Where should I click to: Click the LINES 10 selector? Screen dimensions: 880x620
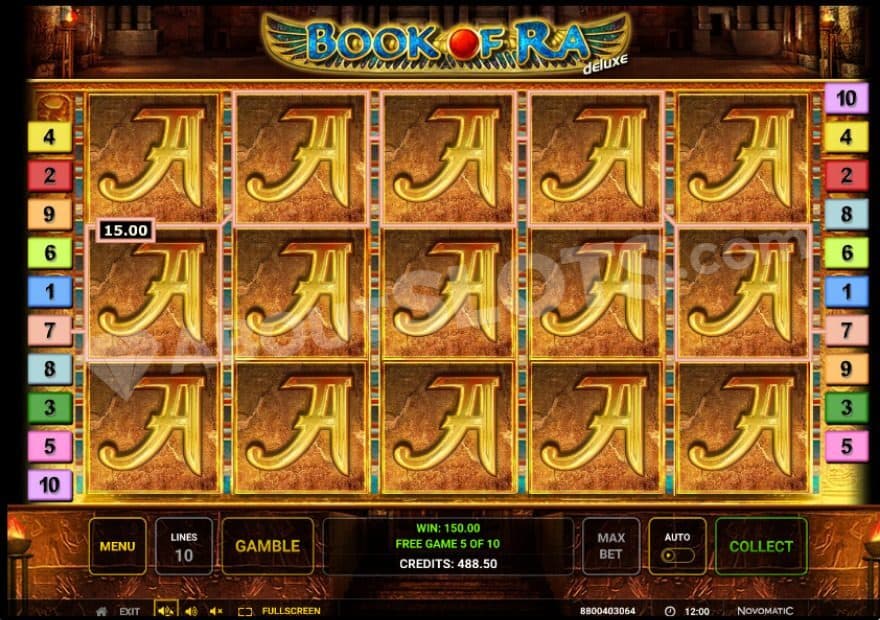click(x=183, y=546)
